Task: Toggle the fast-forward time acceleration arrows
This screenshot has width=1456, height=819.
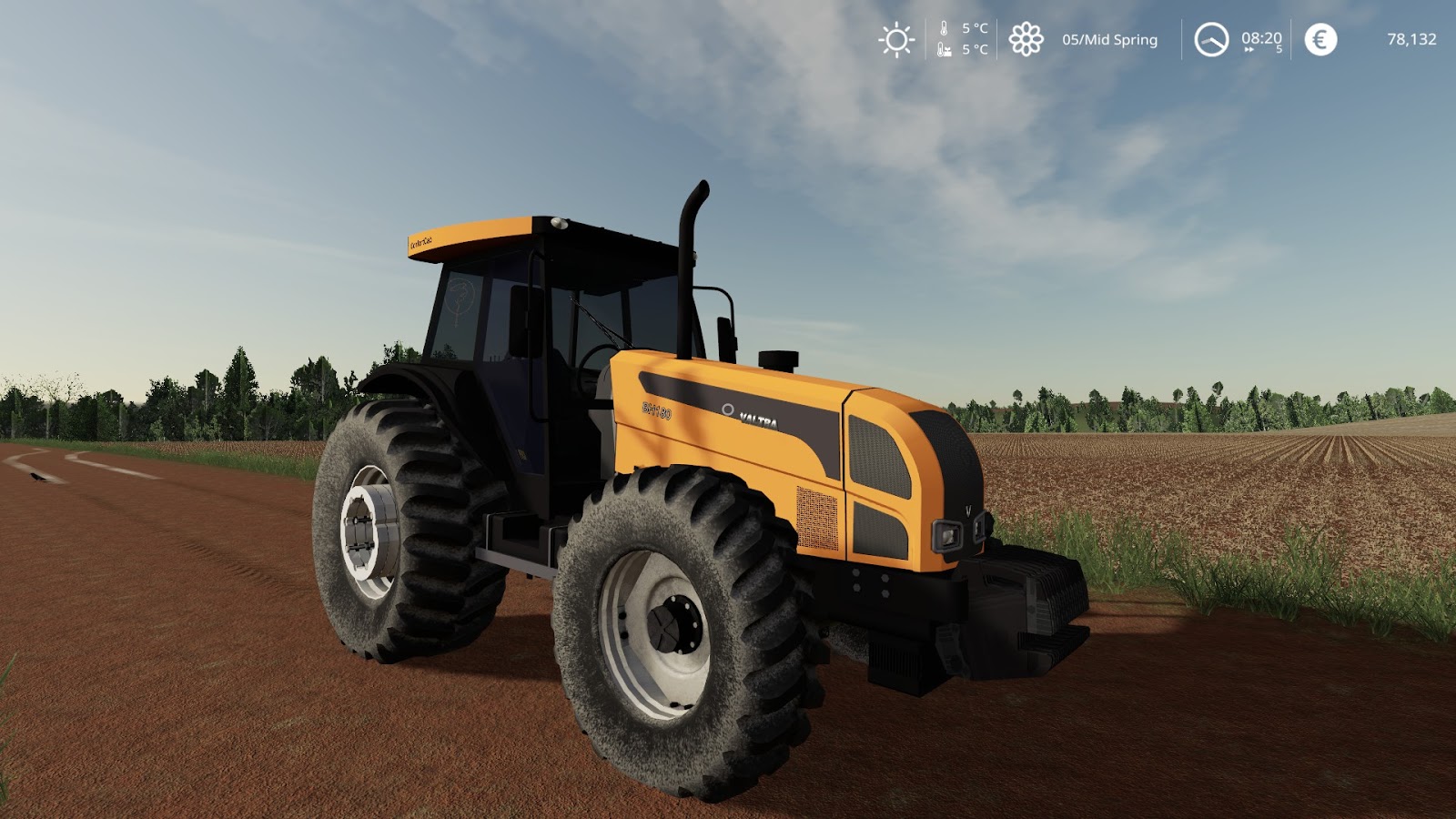Action: click(1249, 51)
